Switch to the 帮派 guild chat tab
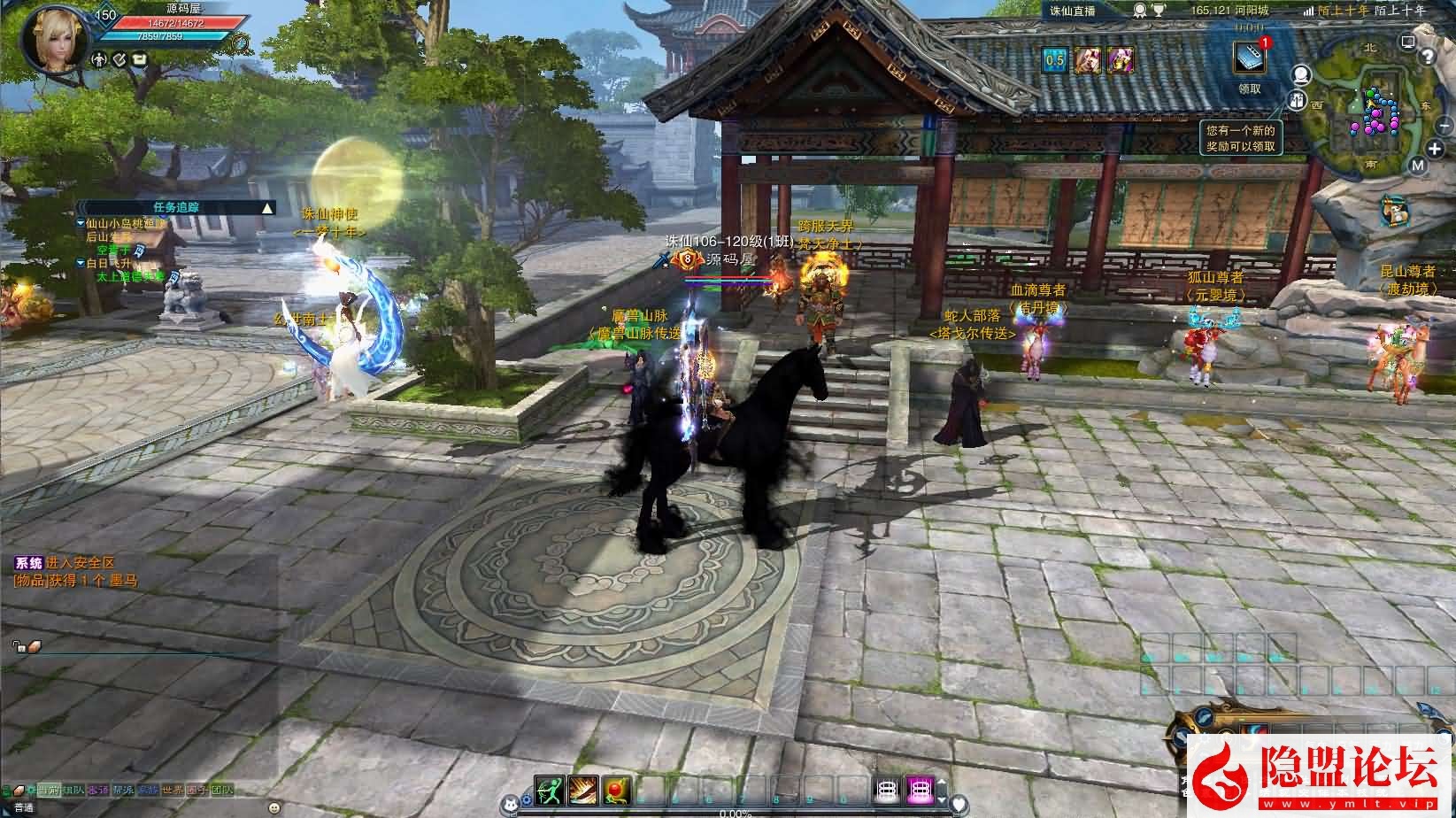Image resolution: width=1456 pixels, height=818 pixels. [124, 791]
